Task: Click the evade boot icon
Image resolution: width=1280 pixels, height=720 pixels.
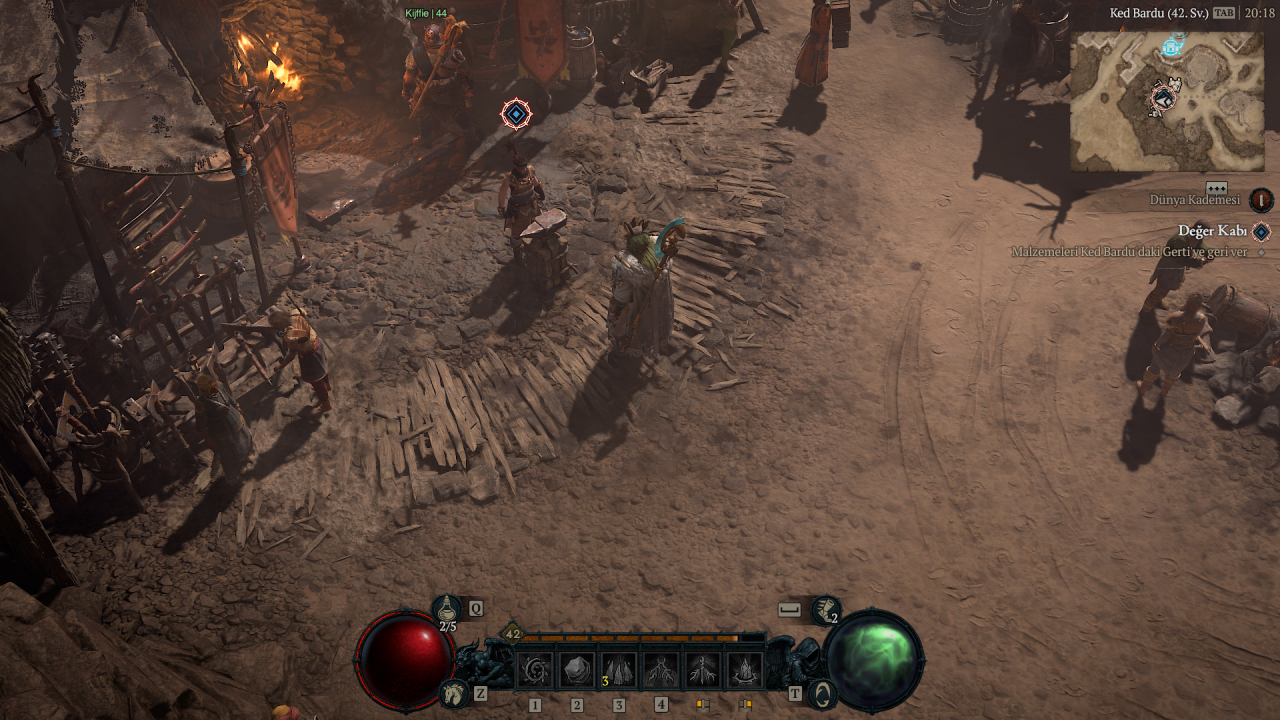Action: [x=826, y=608]
